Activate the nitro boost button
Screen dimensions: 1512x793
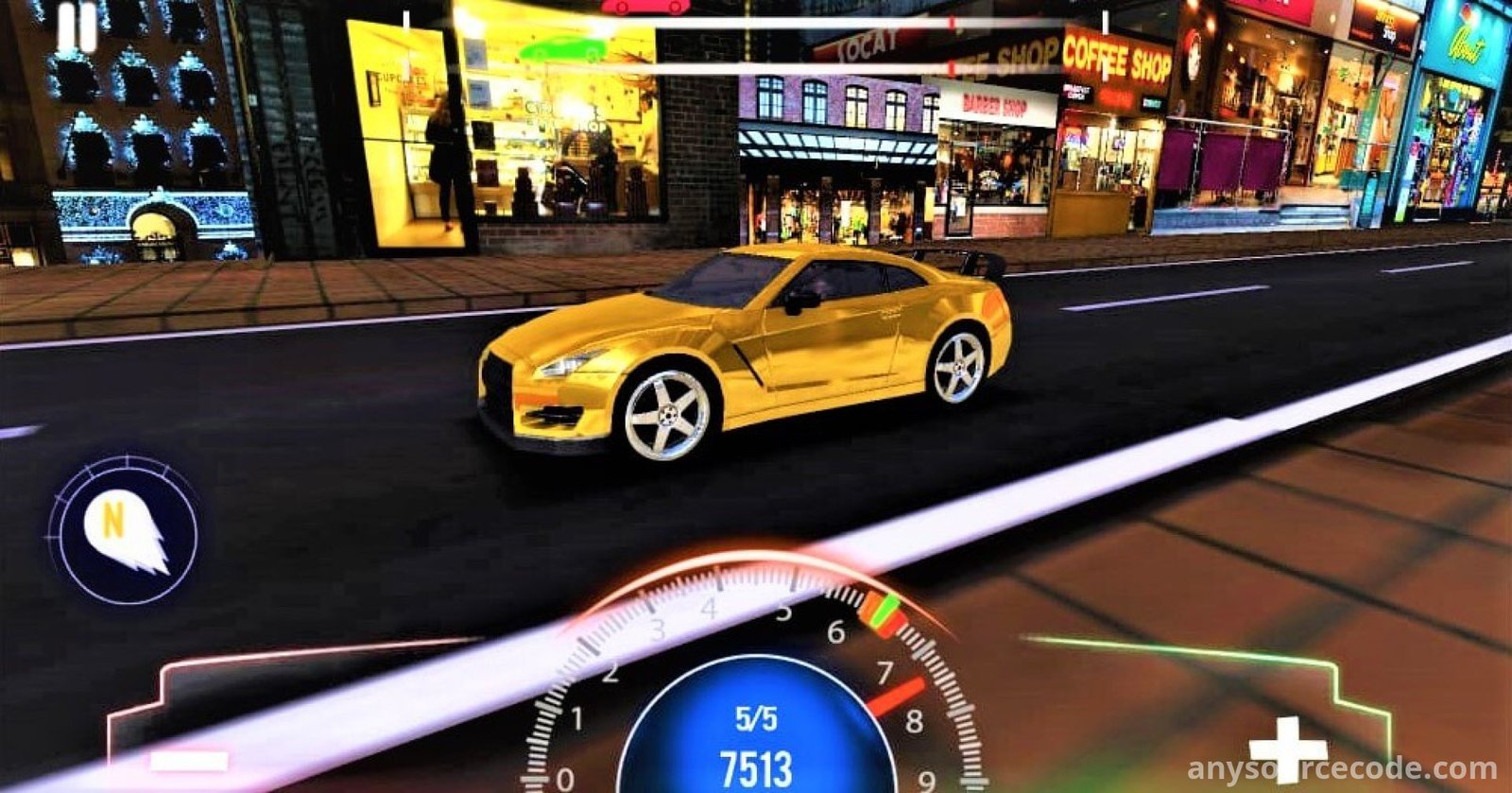(x=123, y=530)
